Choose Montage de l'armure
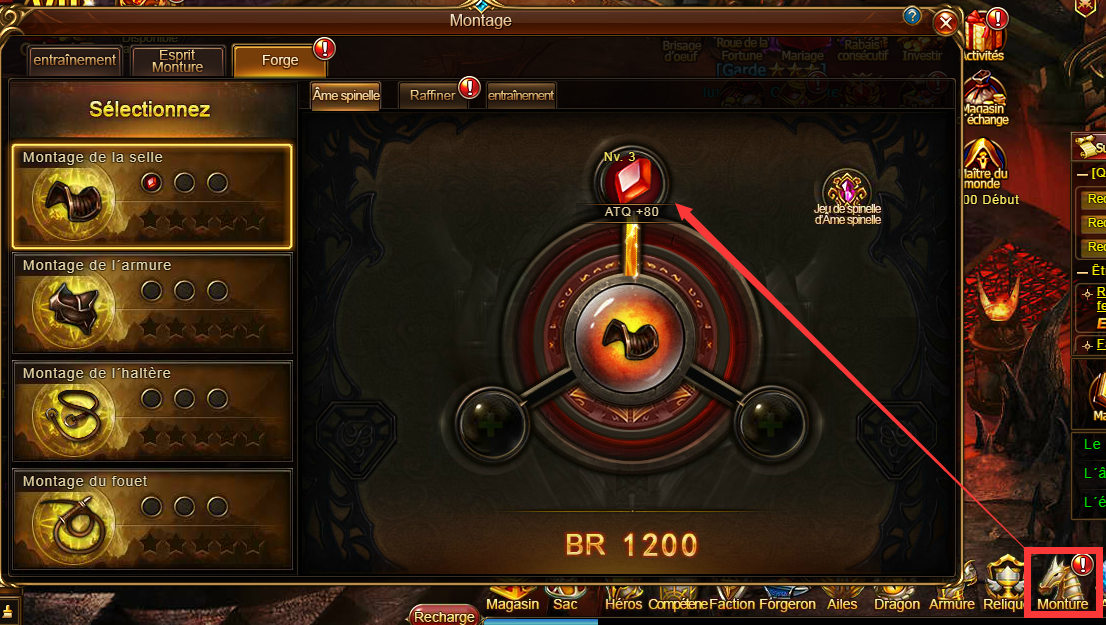Image resolution: width=1106 pixels, height=625 pixels. [152, 304]
